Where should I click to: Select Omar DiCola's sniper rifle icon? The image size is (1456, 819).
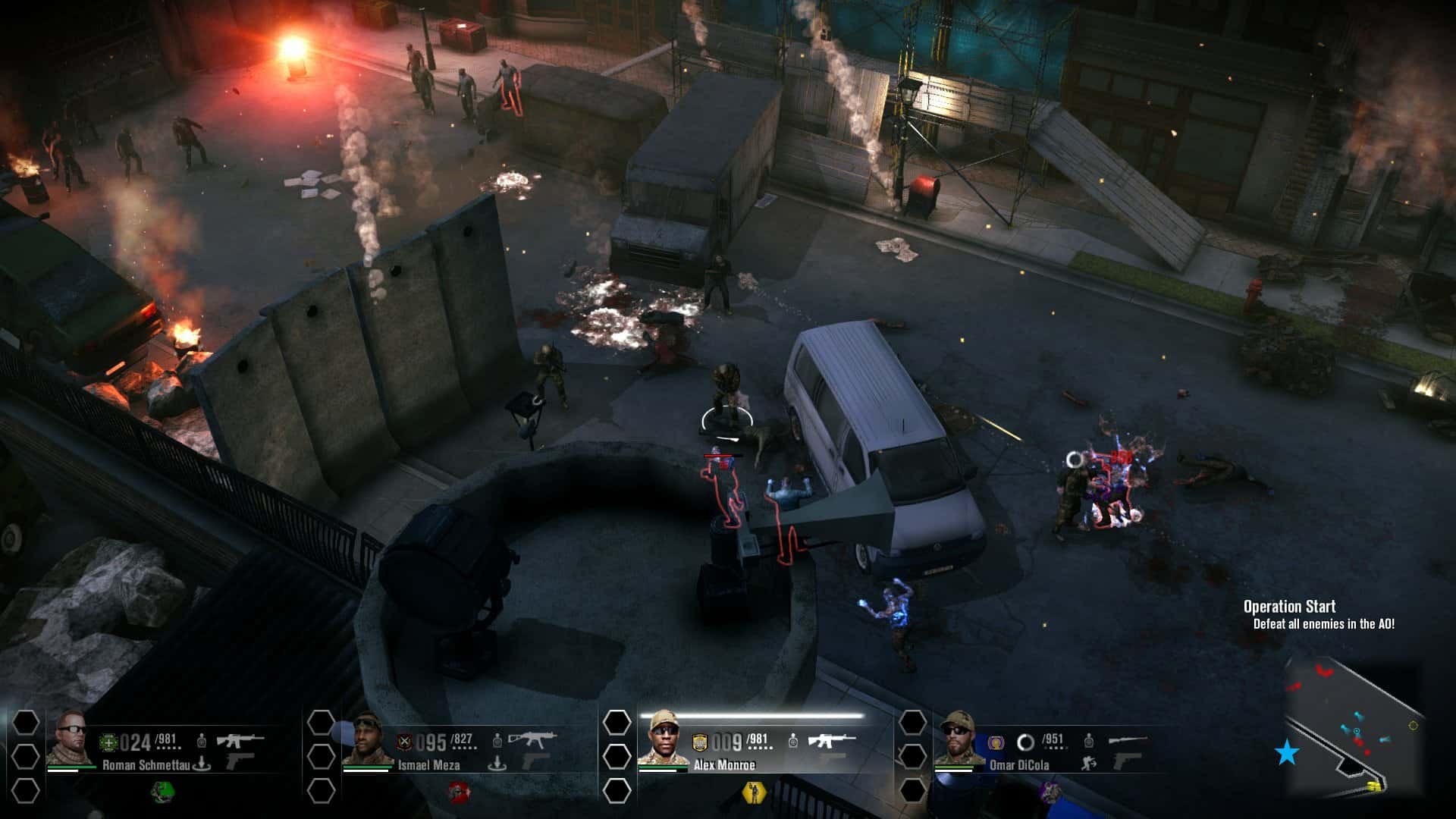click(1128, 741)
